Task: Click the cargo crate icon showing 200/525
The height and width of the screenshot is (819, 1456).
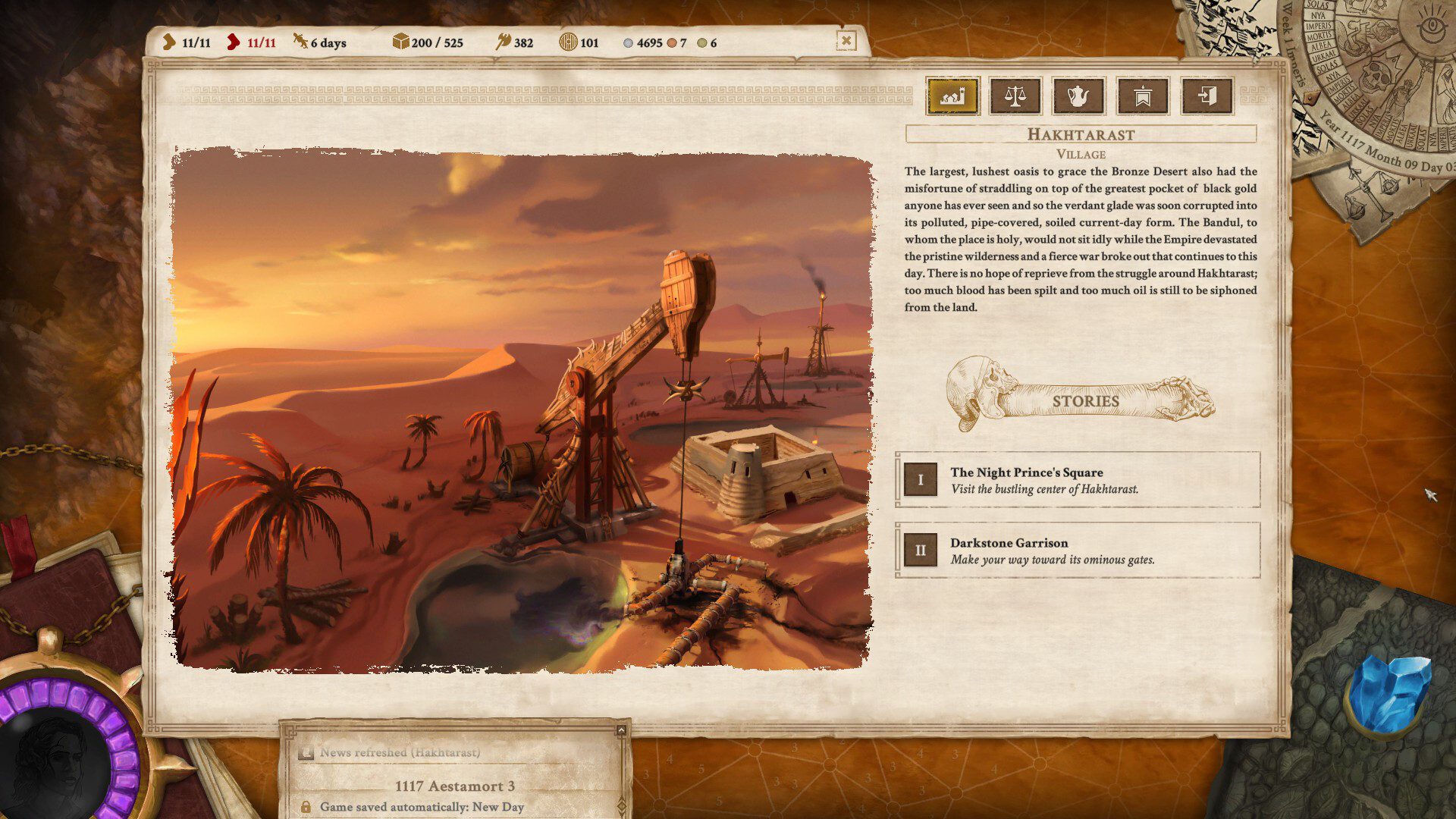Action: click(x=400, y=42)
